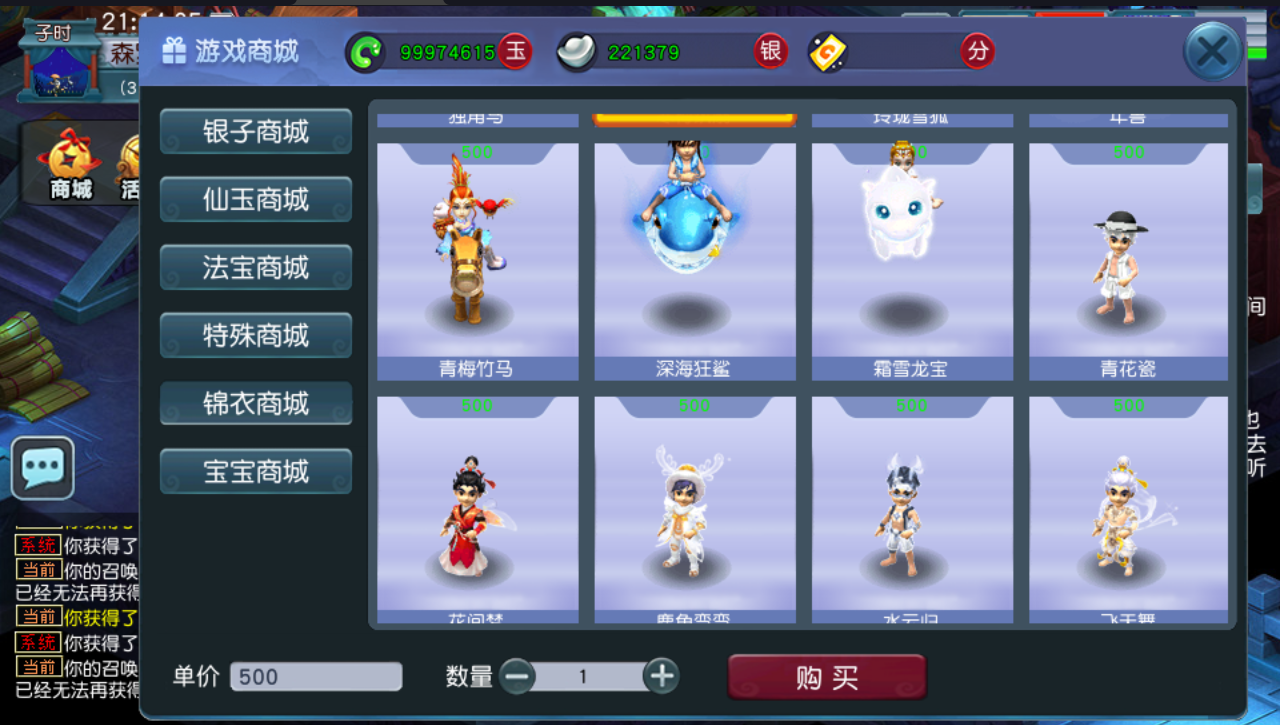Screen dimensions: 1280x725
Task: Select the 青花瓷 outfit item
Action: [x=1128, y=260]
